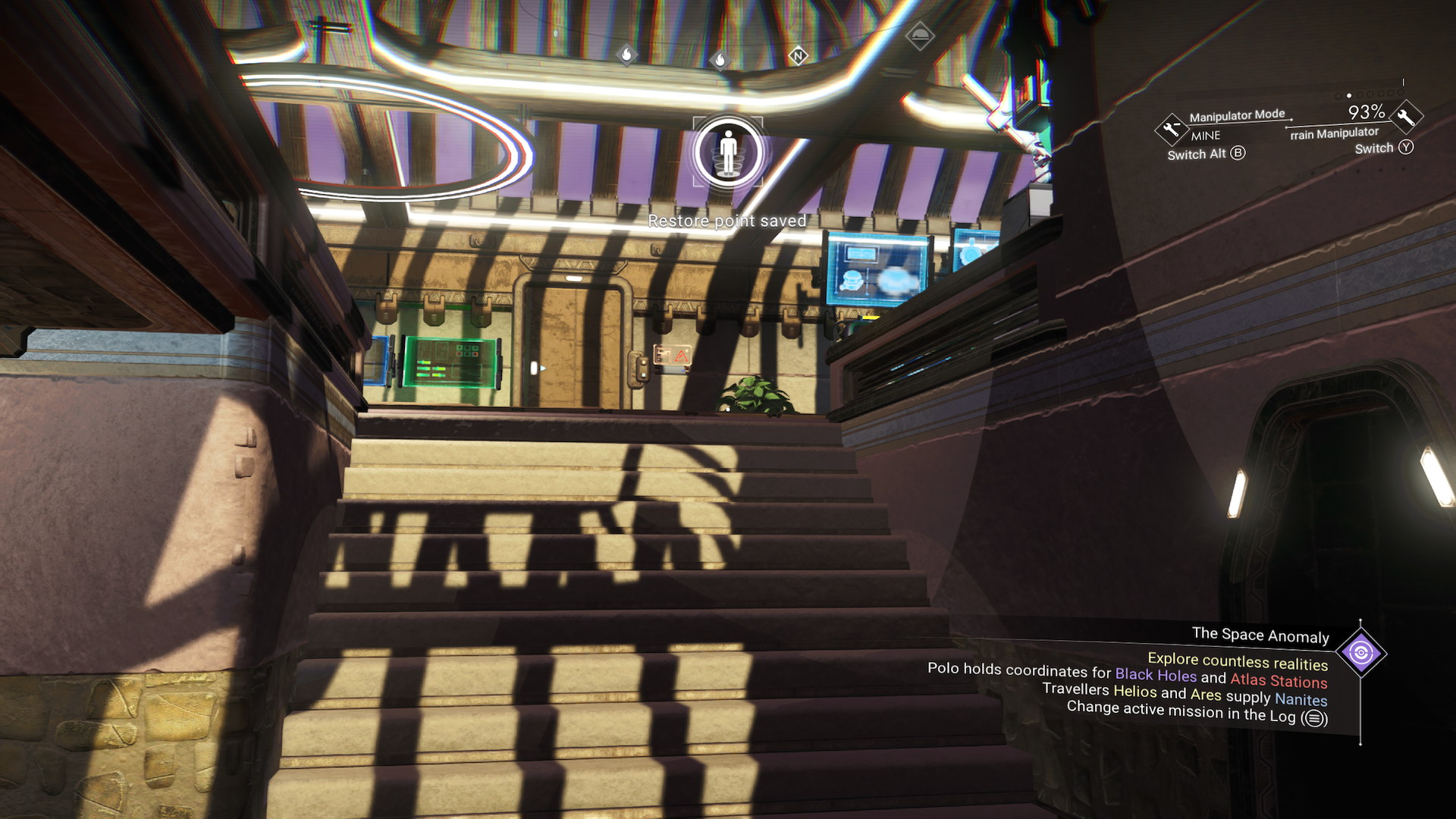Click the dome-shaped compass marker

coord(920,35)
